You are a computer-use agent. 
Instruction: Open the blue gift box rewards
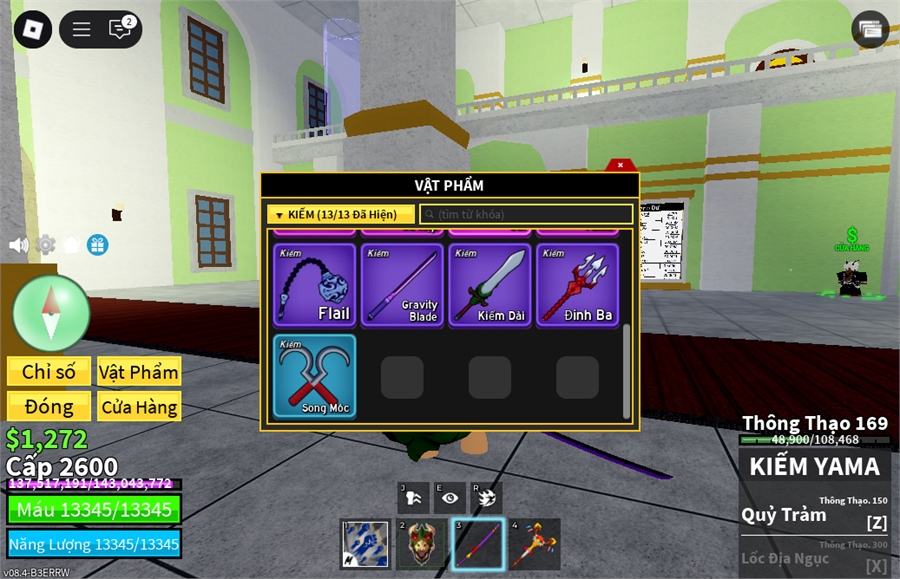pyautogui.click(x=97, y=245)
